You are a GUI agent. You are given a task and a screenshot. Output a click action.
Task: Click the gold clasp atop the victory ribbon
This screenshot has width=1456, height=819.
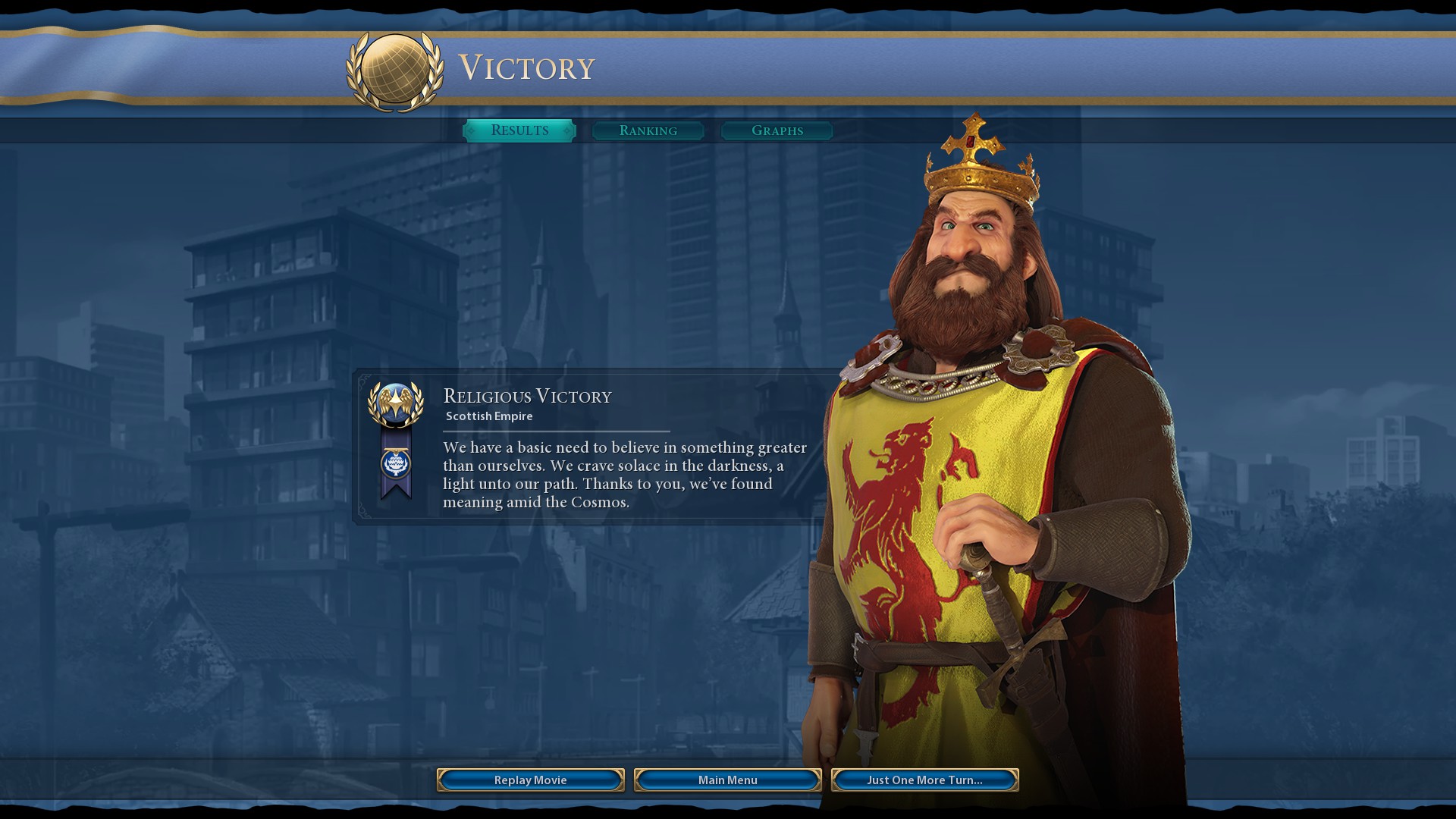click(397, 449)
